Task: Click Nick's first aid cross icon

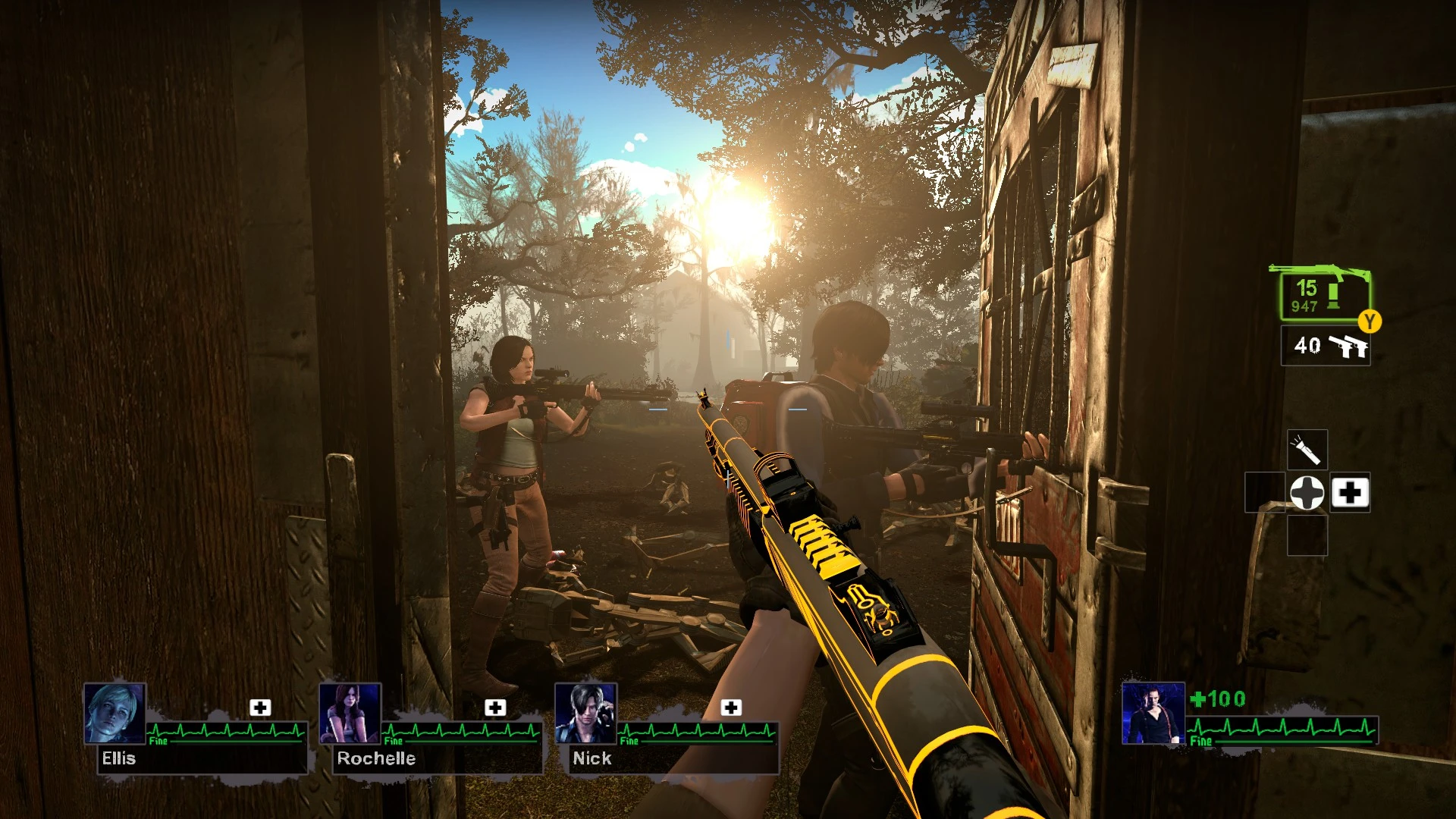Action: [732, 709]
